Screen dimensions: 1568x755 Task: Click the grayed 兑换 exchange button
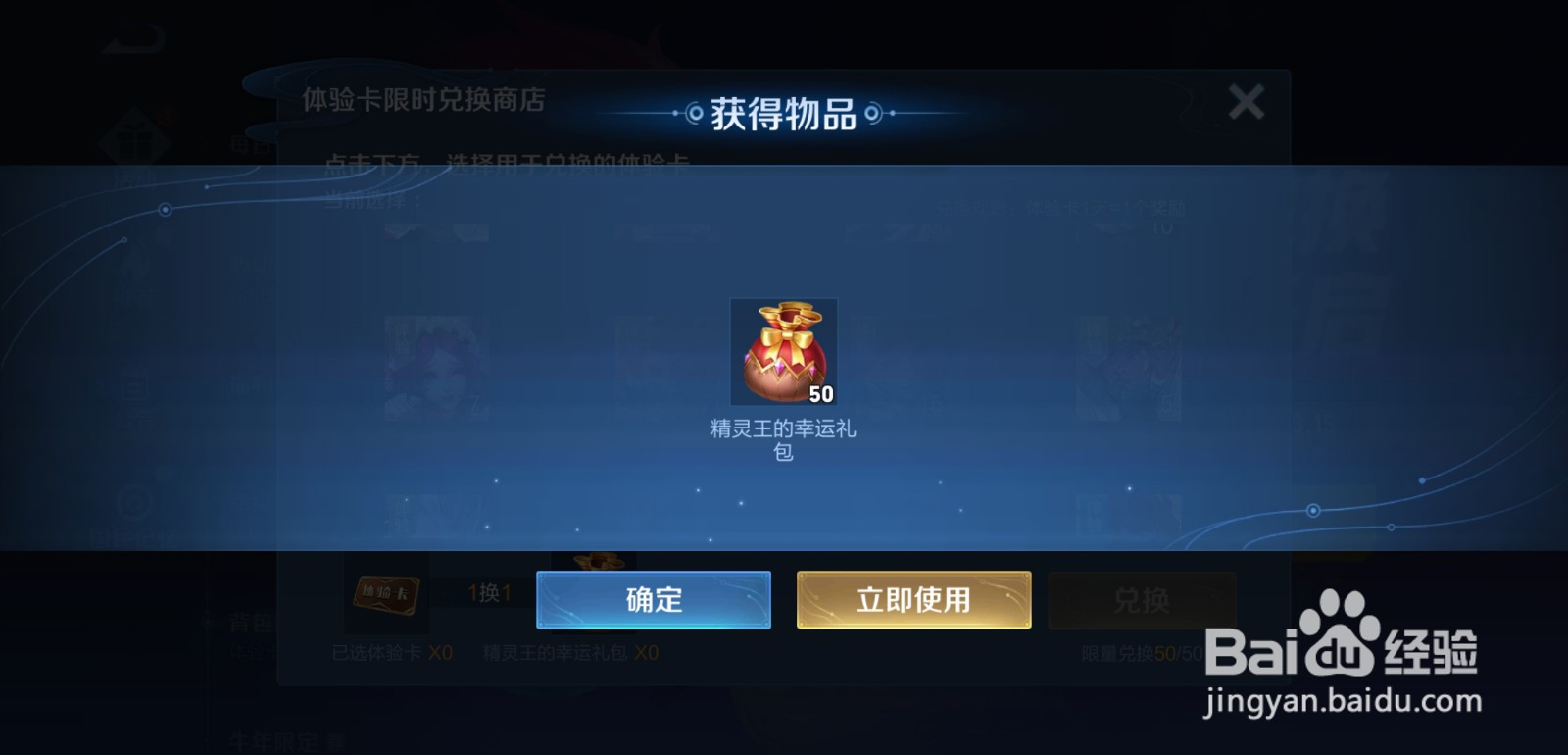(x=1142, y=600)
